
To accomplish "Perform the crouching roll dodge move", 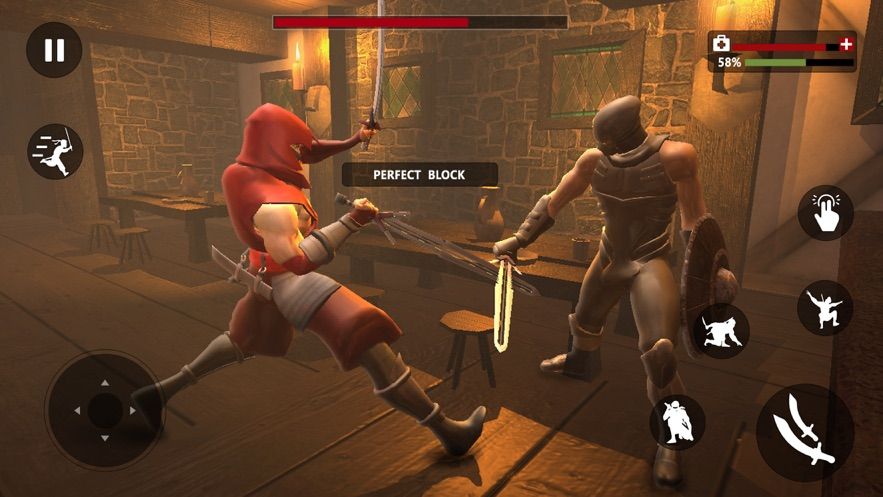I will (x=720, y=331).
